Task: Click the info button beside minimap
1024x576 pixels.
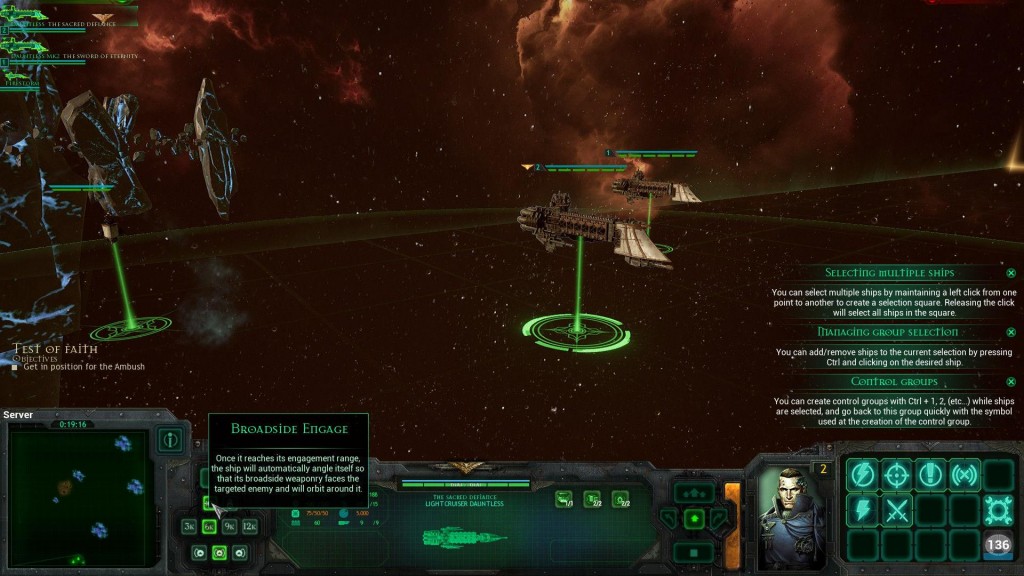Action: point(171,440)
